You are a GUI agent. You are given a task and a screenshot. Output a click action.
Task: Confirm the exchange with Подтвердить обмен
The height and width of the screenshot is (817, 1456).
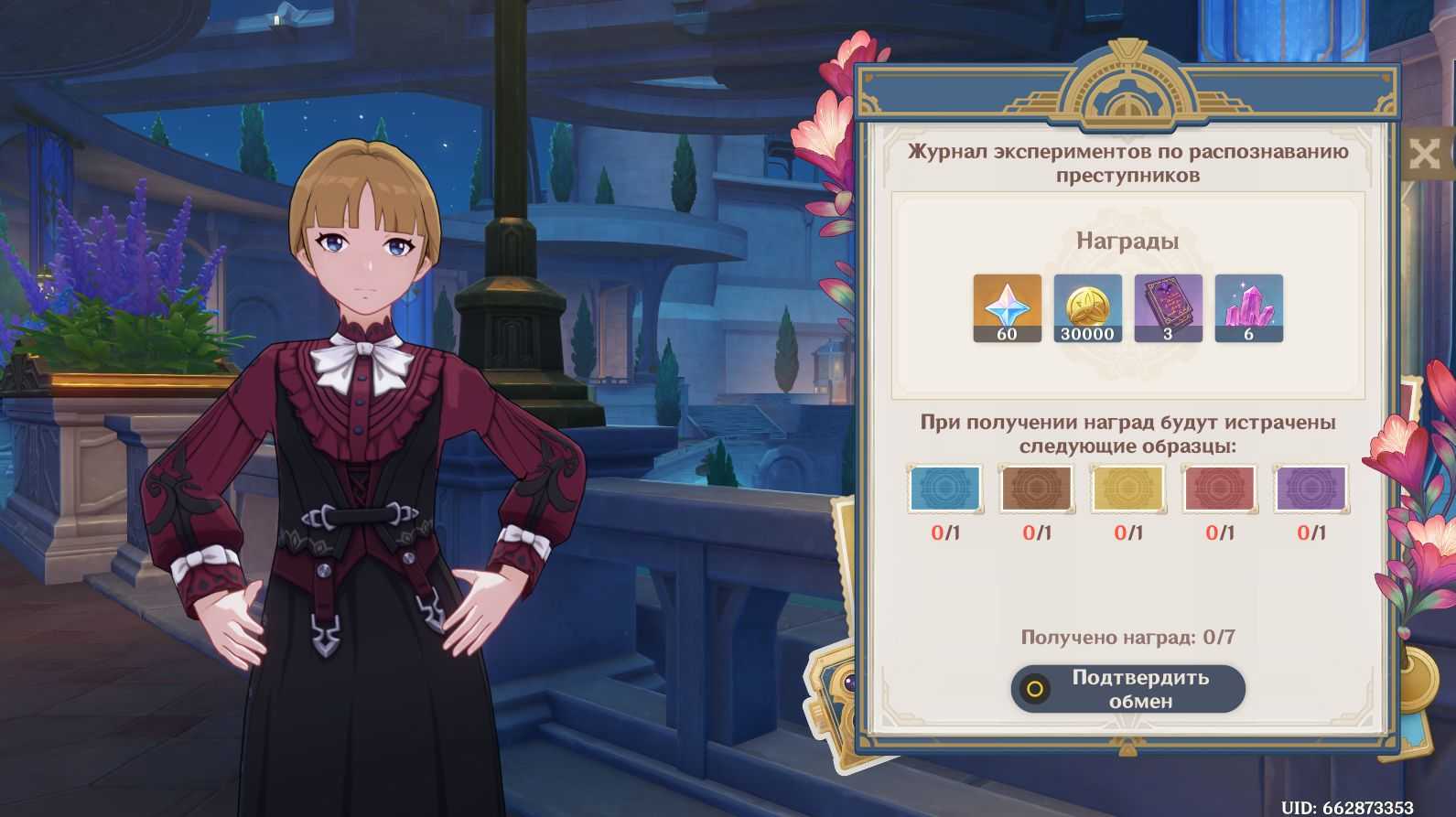point(1127,689)
